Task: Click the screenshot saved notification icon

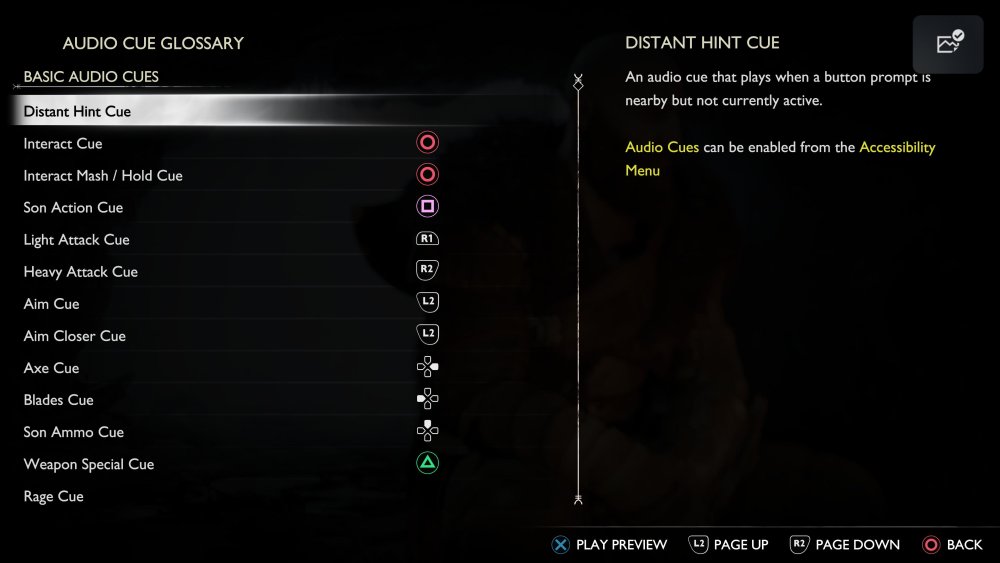Action: pyautogui.click(x=949, y=42)
